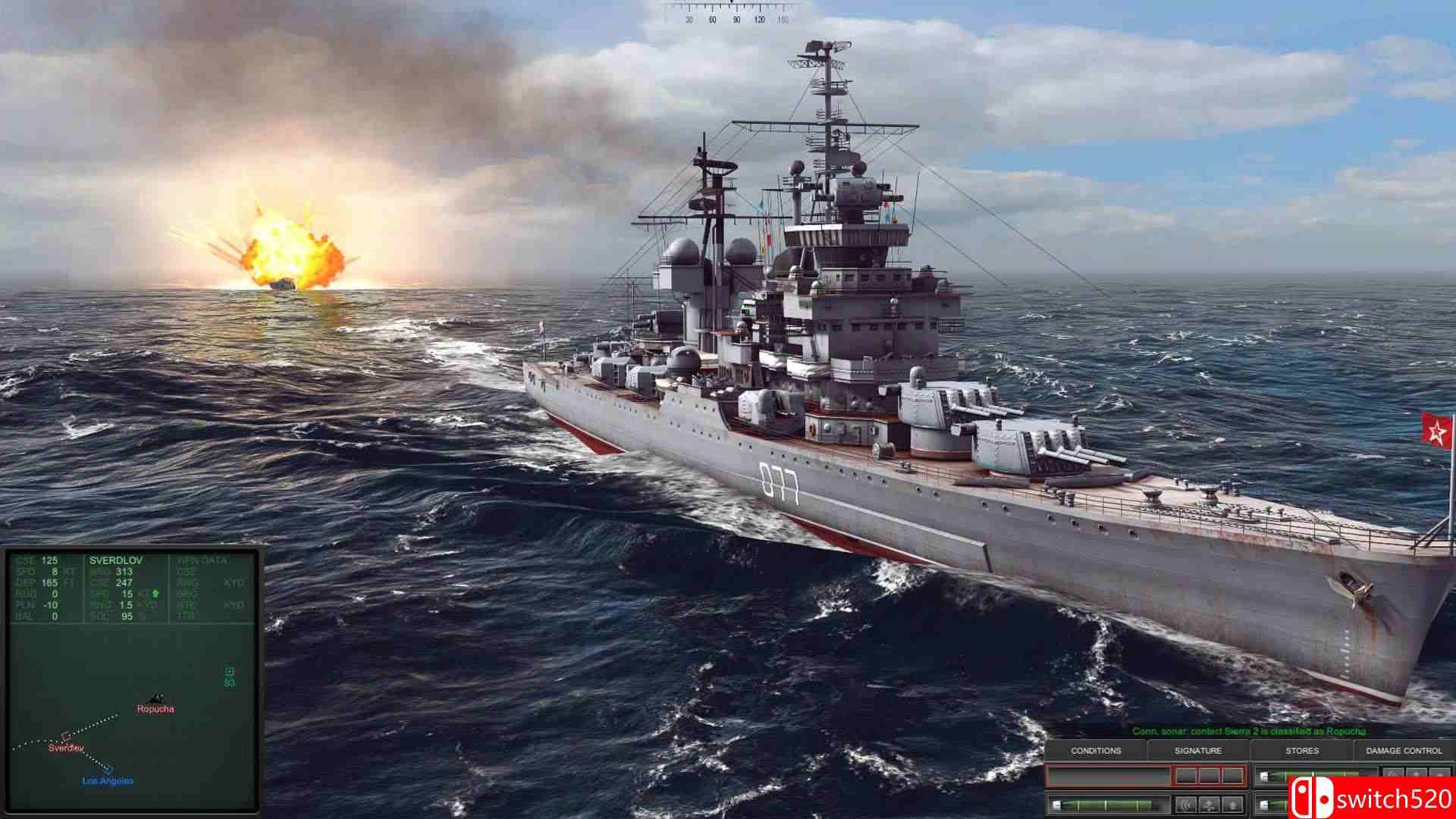The width and height of the screenshot is (1456, 819).
Task: Open the DAMAGE CONTROL tab
Action: click(1403, 752)
